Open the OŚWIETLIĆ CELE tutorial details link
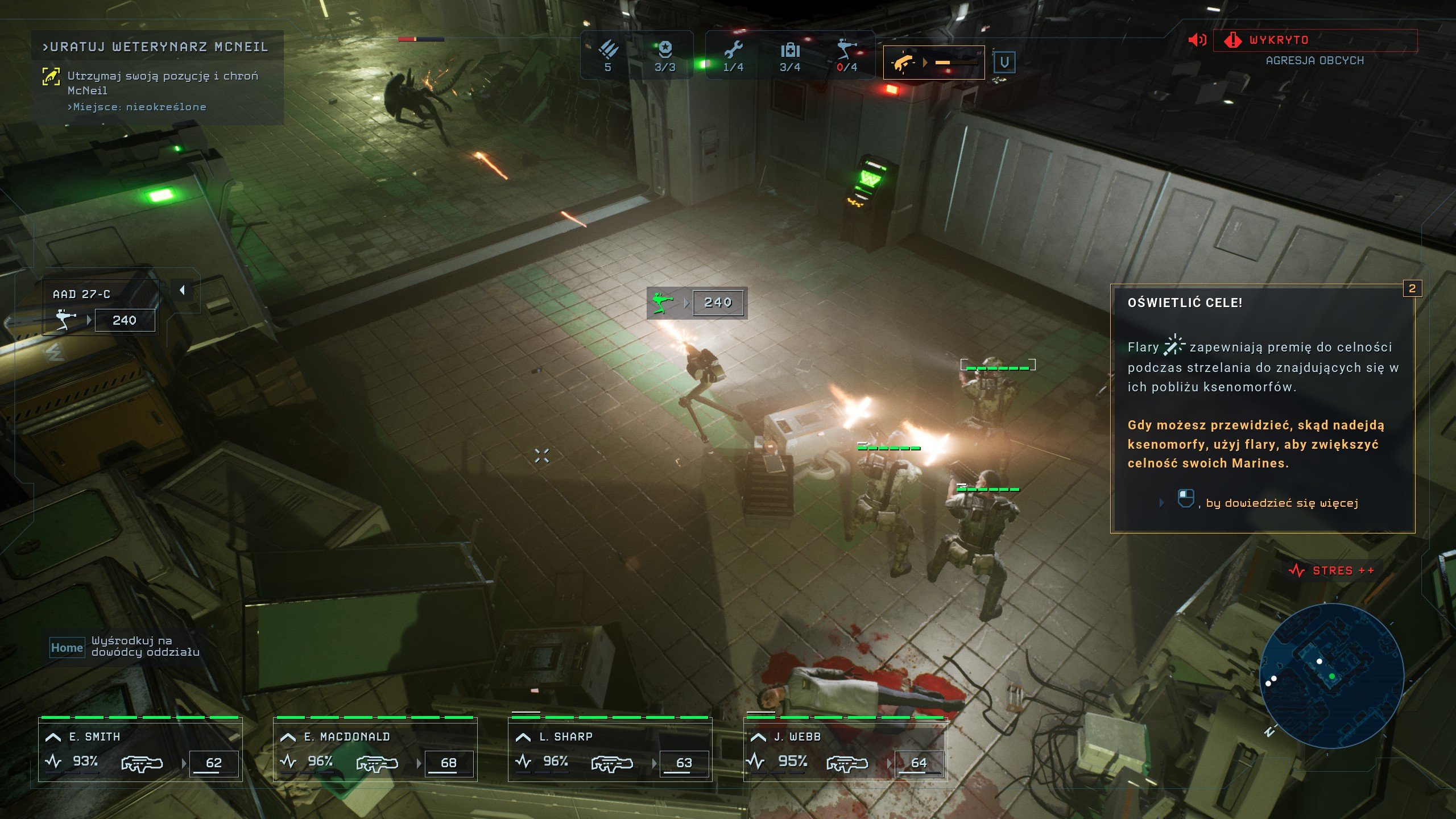 [1280, 503]
